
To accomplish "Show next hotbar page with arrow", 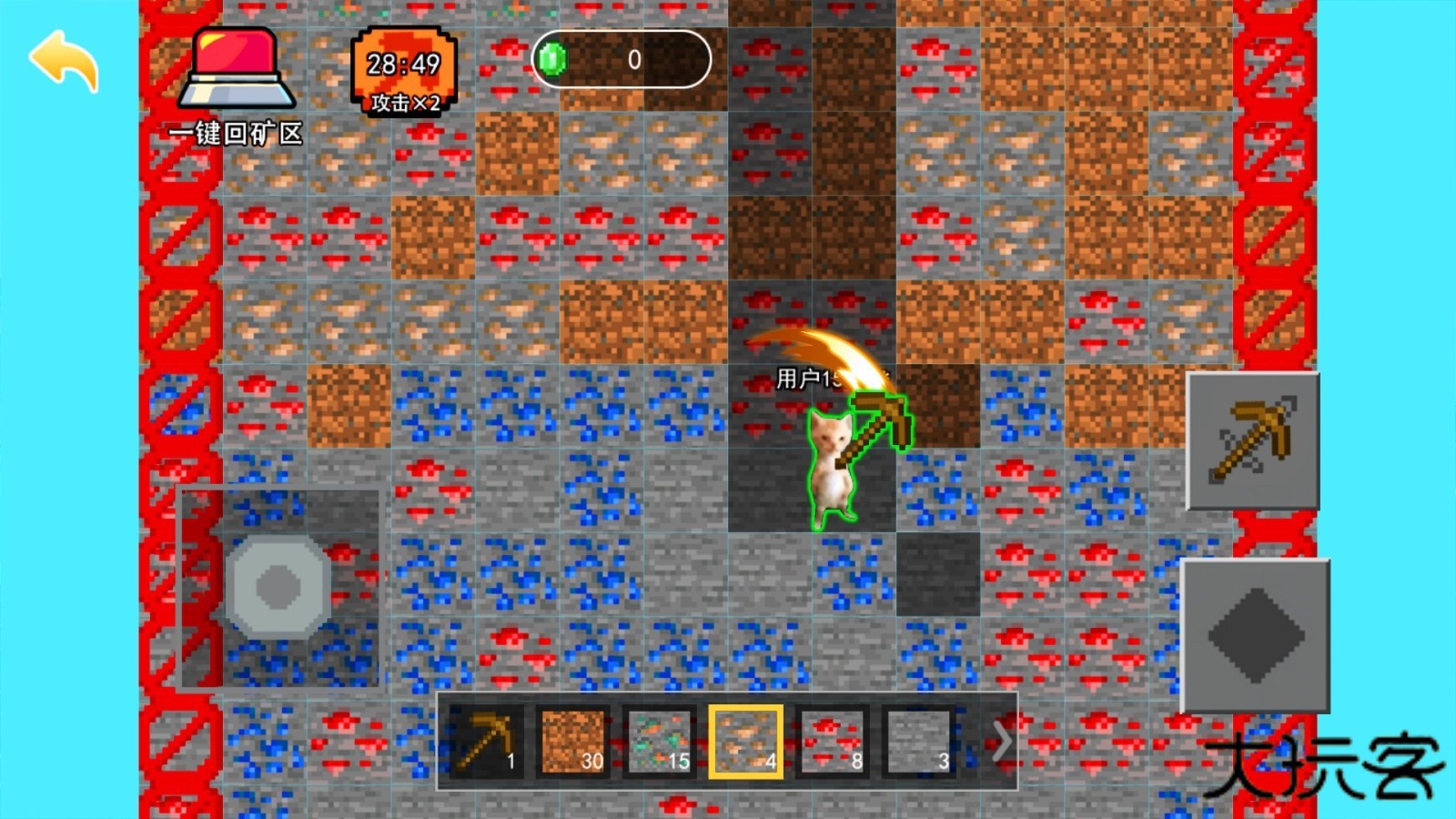I will [1001, 742].
